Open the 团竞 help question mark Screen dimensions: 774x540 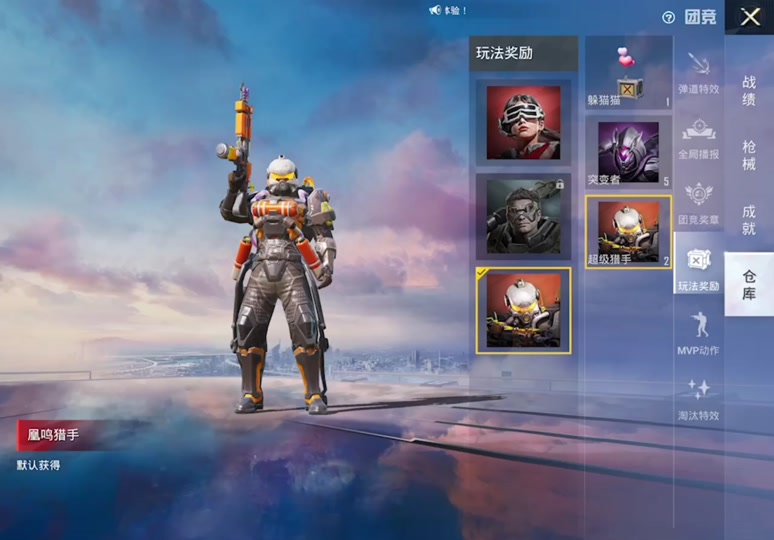[668, 18]
